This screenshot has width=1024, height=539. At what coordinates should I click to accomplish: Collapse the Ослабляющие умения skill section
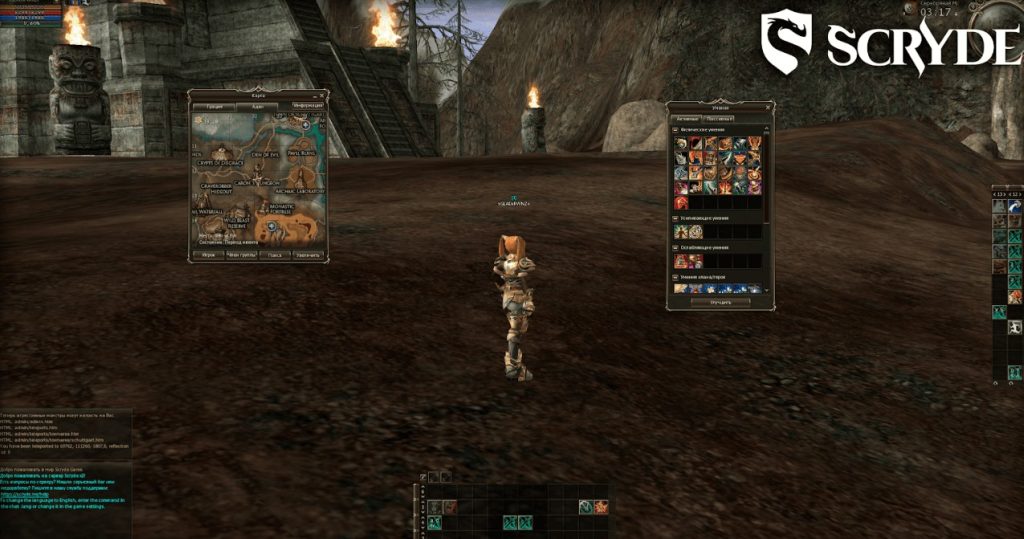pyautogui.click(x=676, y=246)
